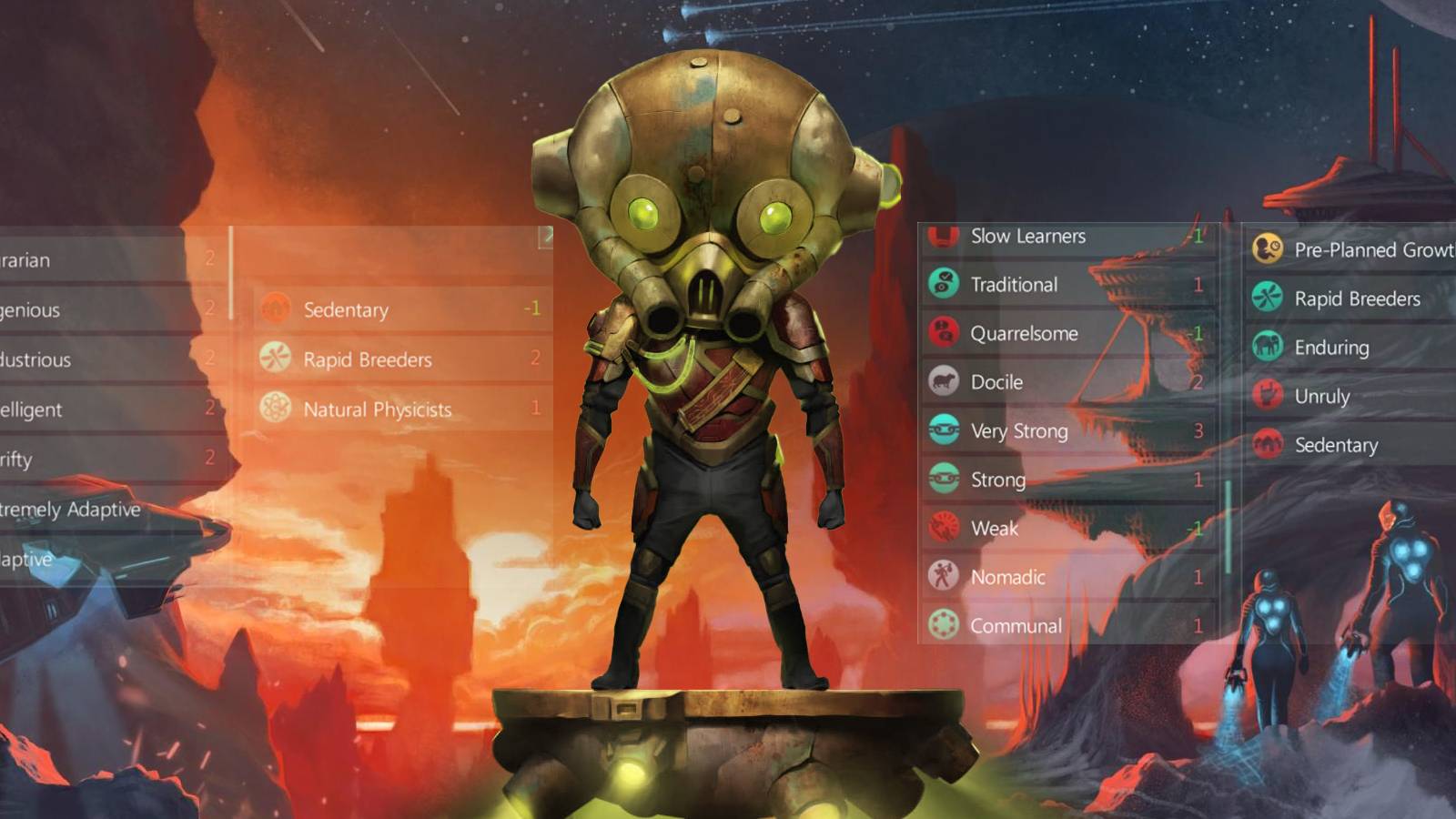1456x819 pixels.
Task: Click the expand arrow atop the traits panel
Action: click(x=545, y=235)
